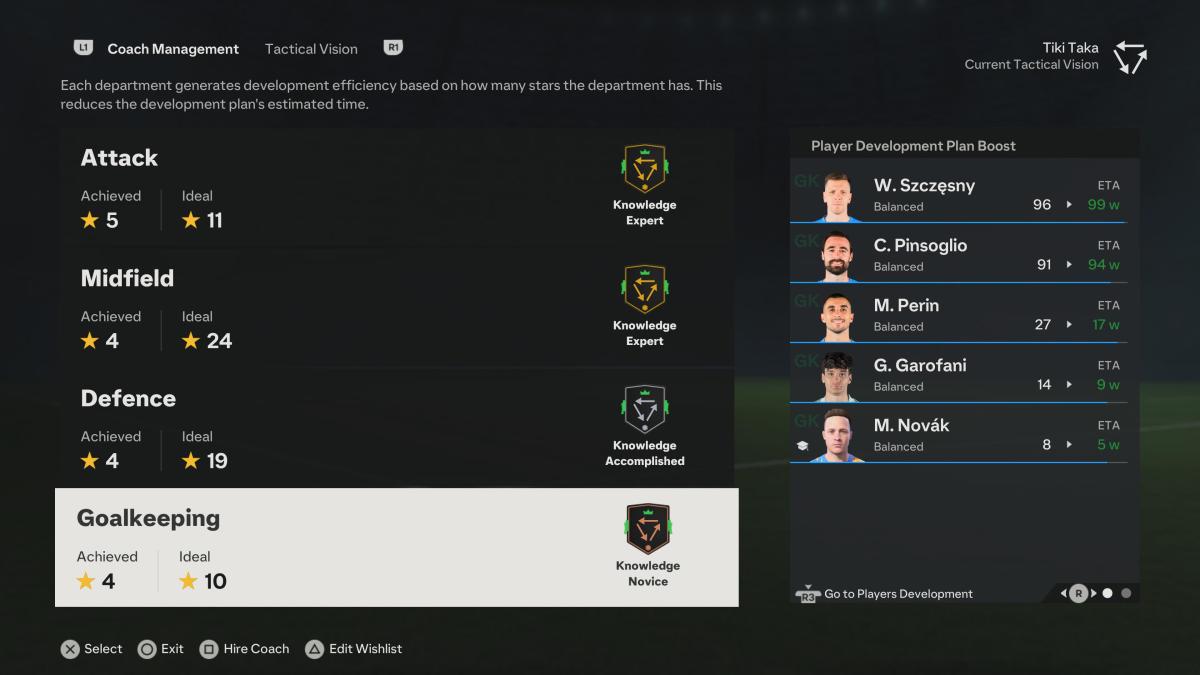
Task: Select the Defence department row
Action: click(397, 427)
